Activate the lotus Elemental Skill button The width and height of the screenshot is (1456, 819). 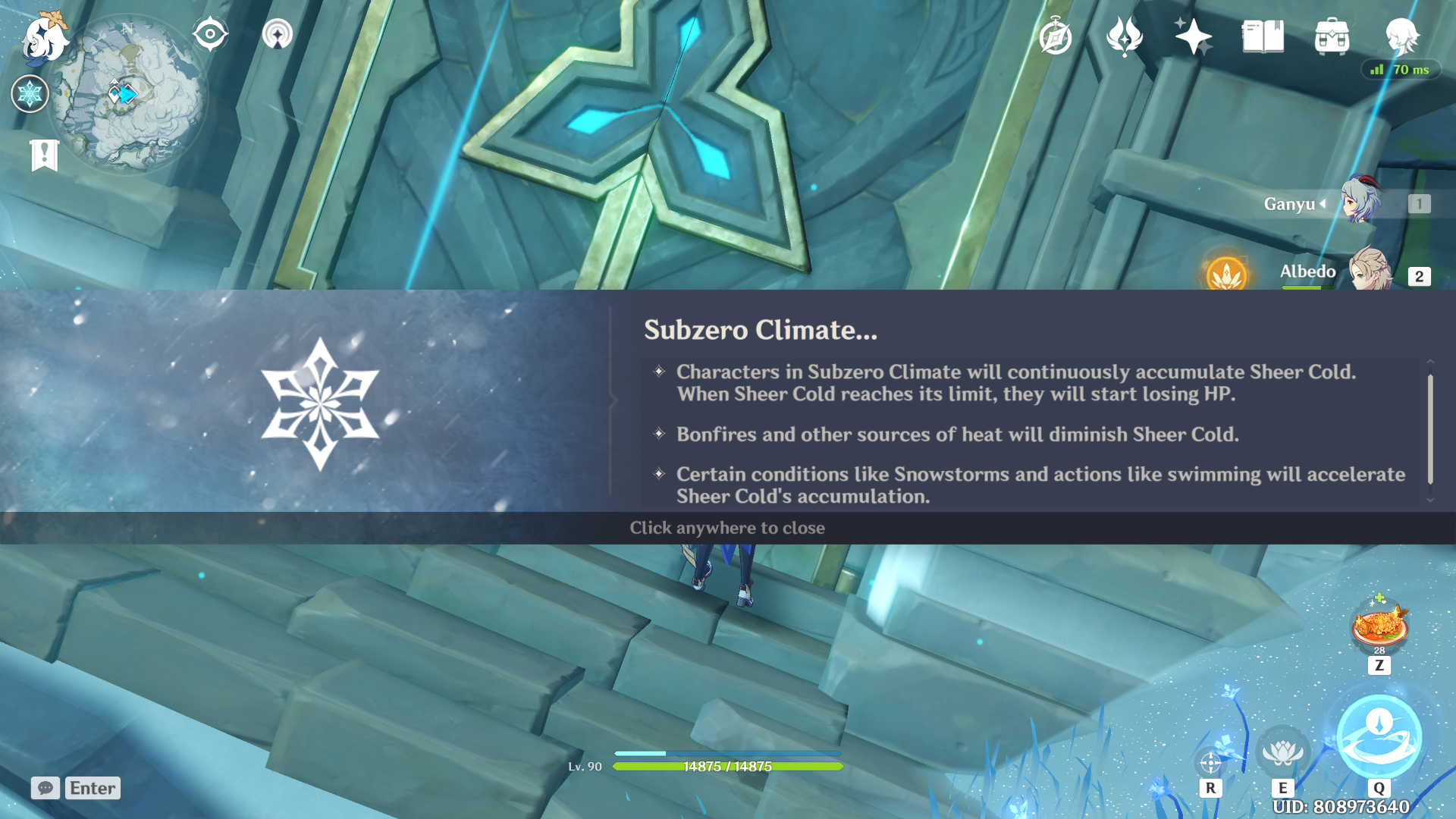[1282, 751]
